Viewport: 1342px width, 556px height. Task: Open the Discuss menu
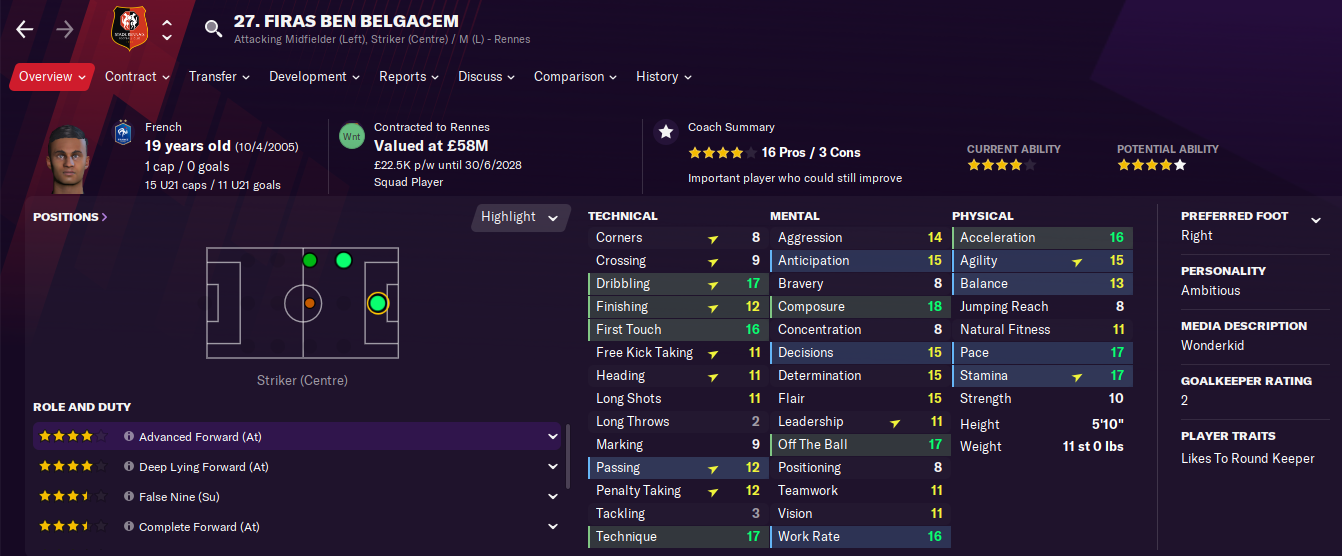486,77
